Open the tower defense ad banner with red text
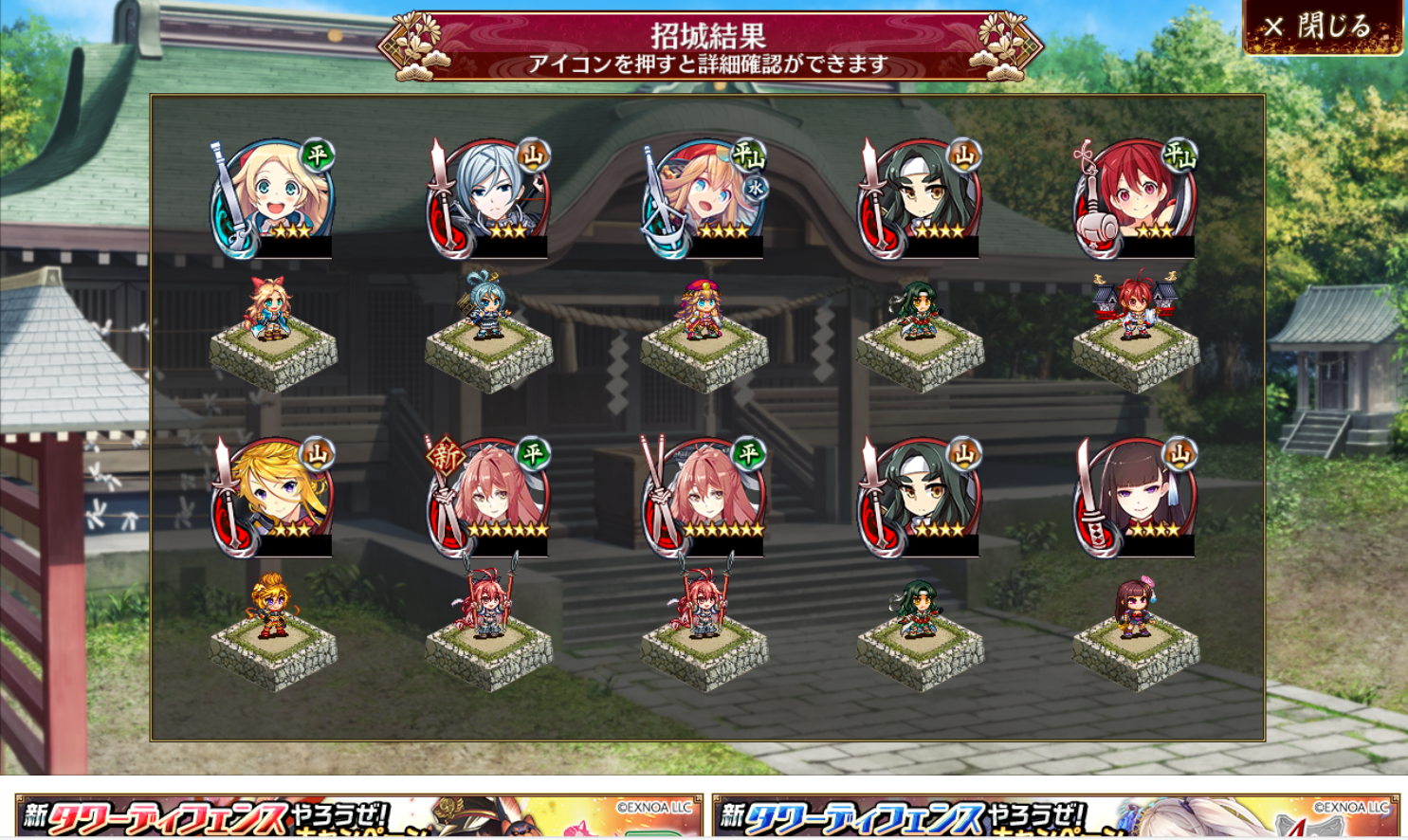The height and width of the screenshot is (840, 1408). (x=359, y=816)
